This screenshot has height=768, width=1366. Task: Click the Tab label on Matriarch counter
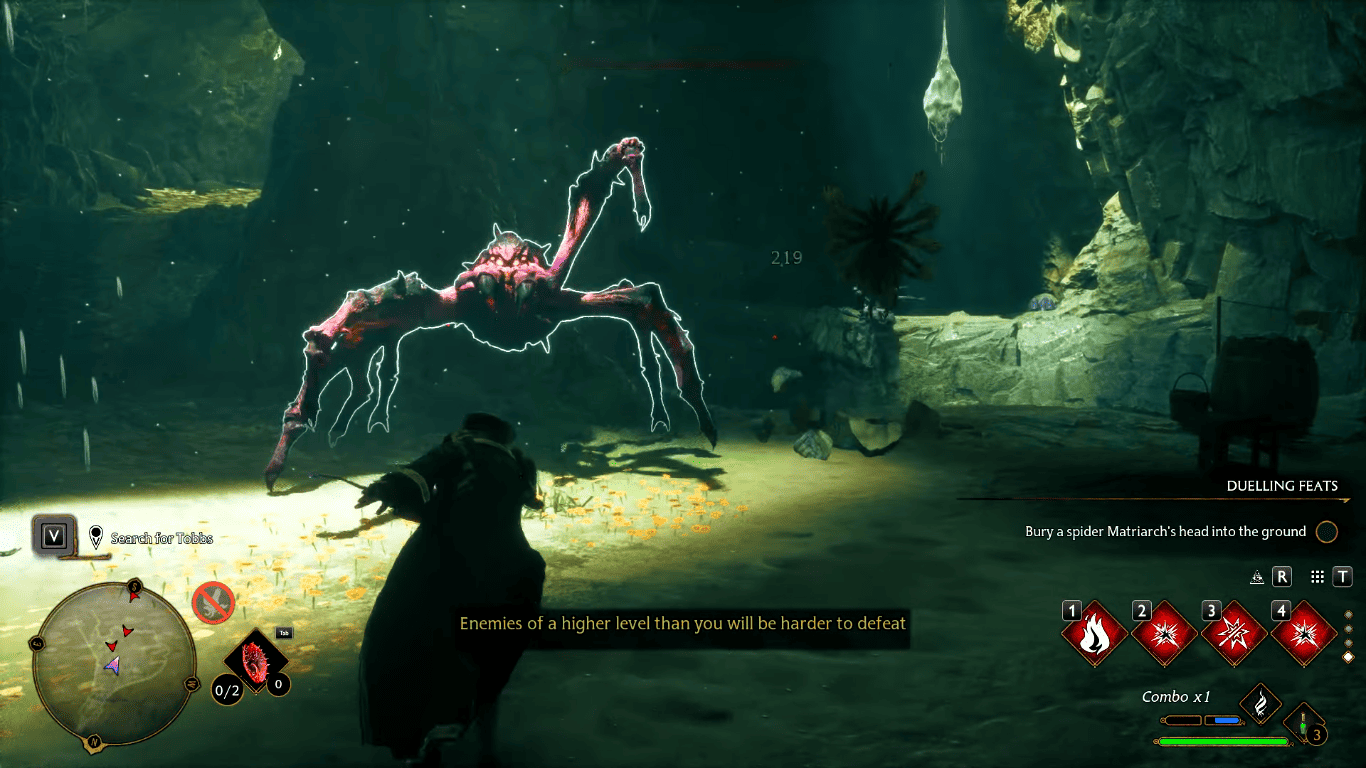(284, 633)
